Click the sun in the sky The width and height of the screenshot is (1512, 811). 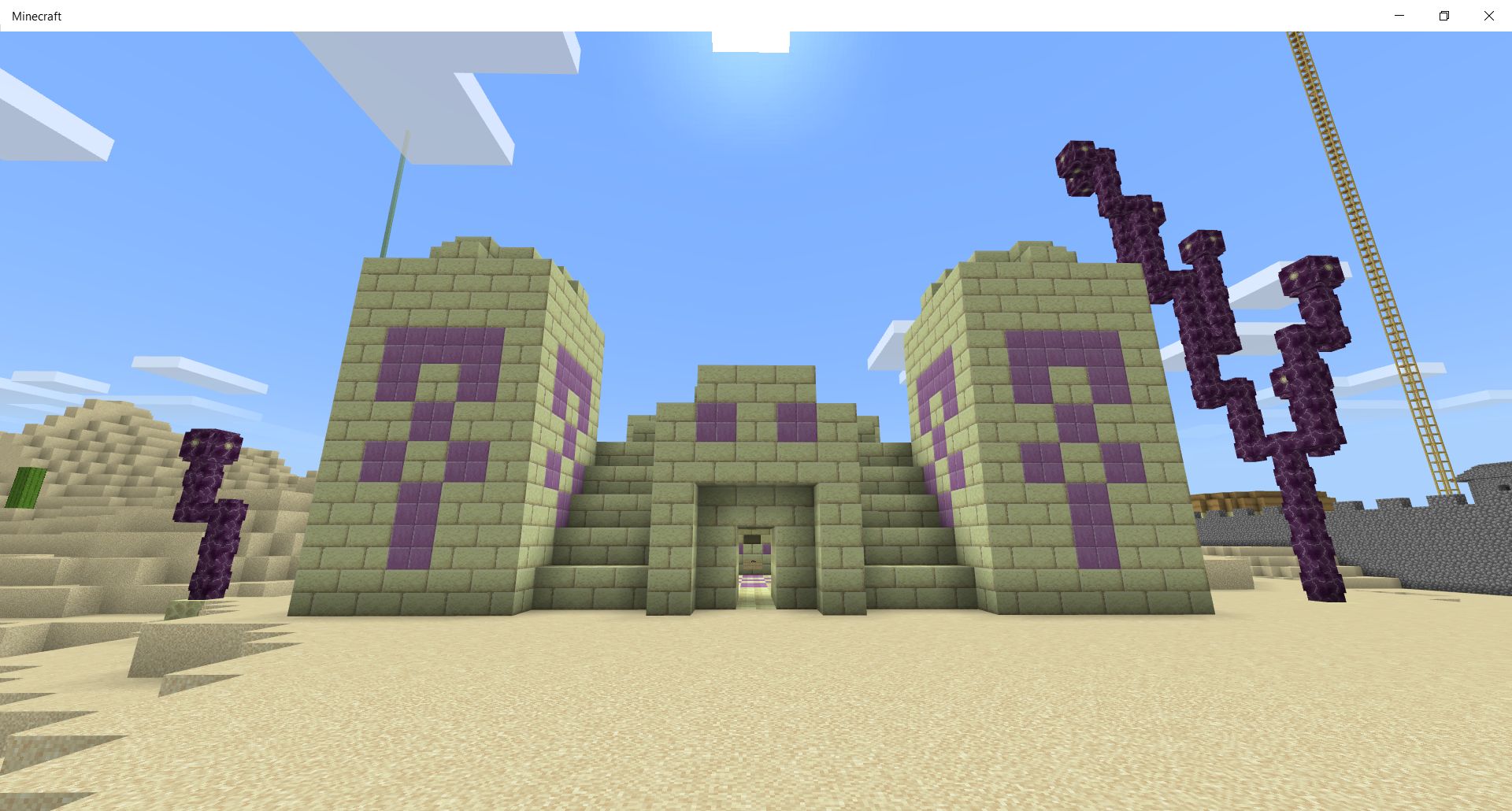point(752,43)
